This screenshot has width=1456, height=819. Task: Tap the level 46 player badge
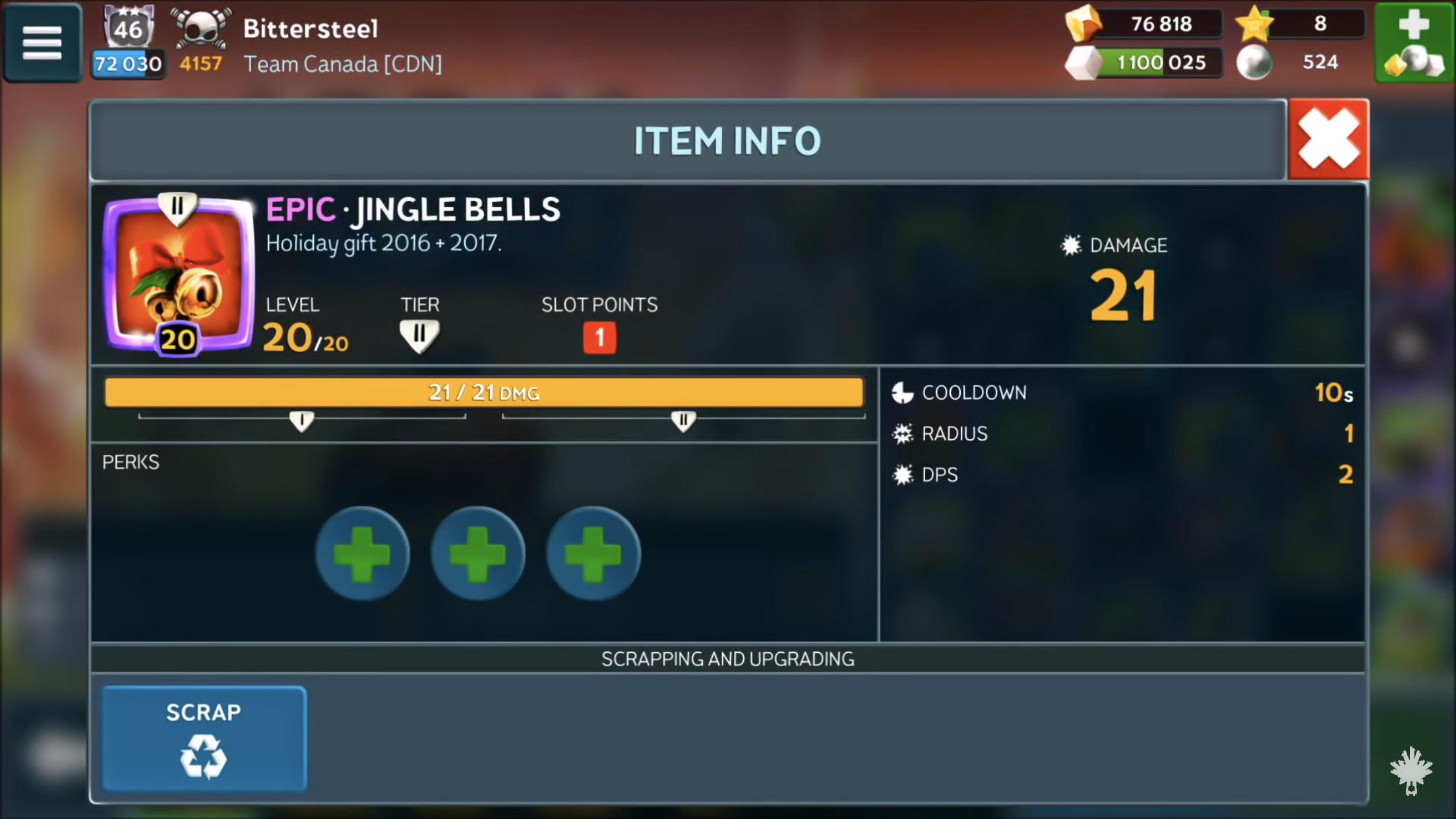(x=128, y=28)
